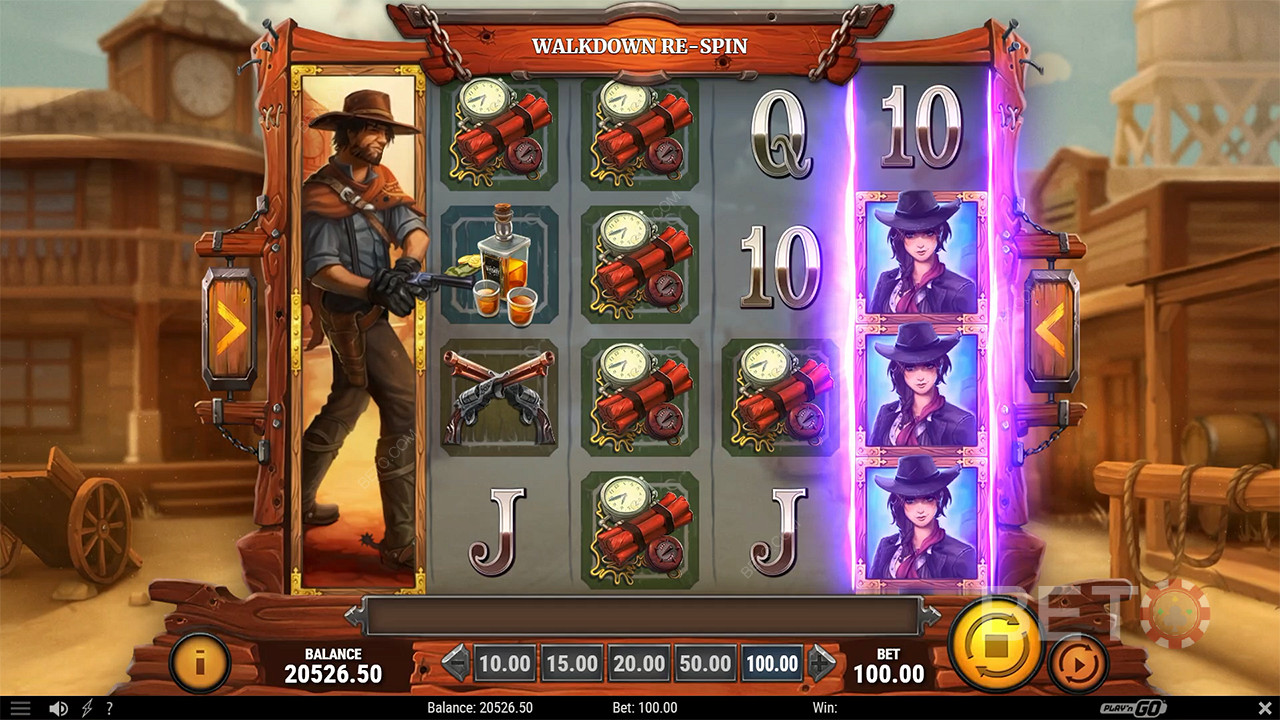Viewport: 1280px width, 720px height.
Task: Open the question mark help
Action: (x=109, y=708)
